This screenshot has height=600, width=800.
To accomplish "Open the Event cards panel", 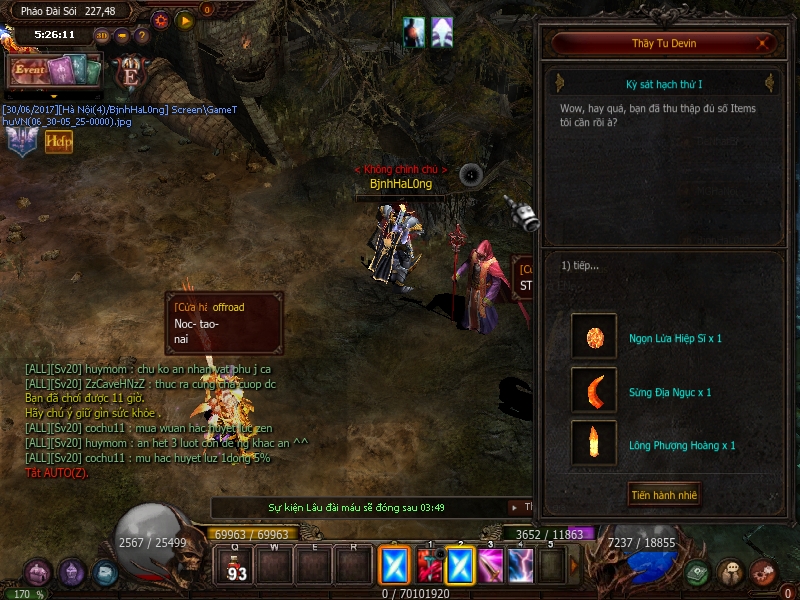I will tap(56, 70).
